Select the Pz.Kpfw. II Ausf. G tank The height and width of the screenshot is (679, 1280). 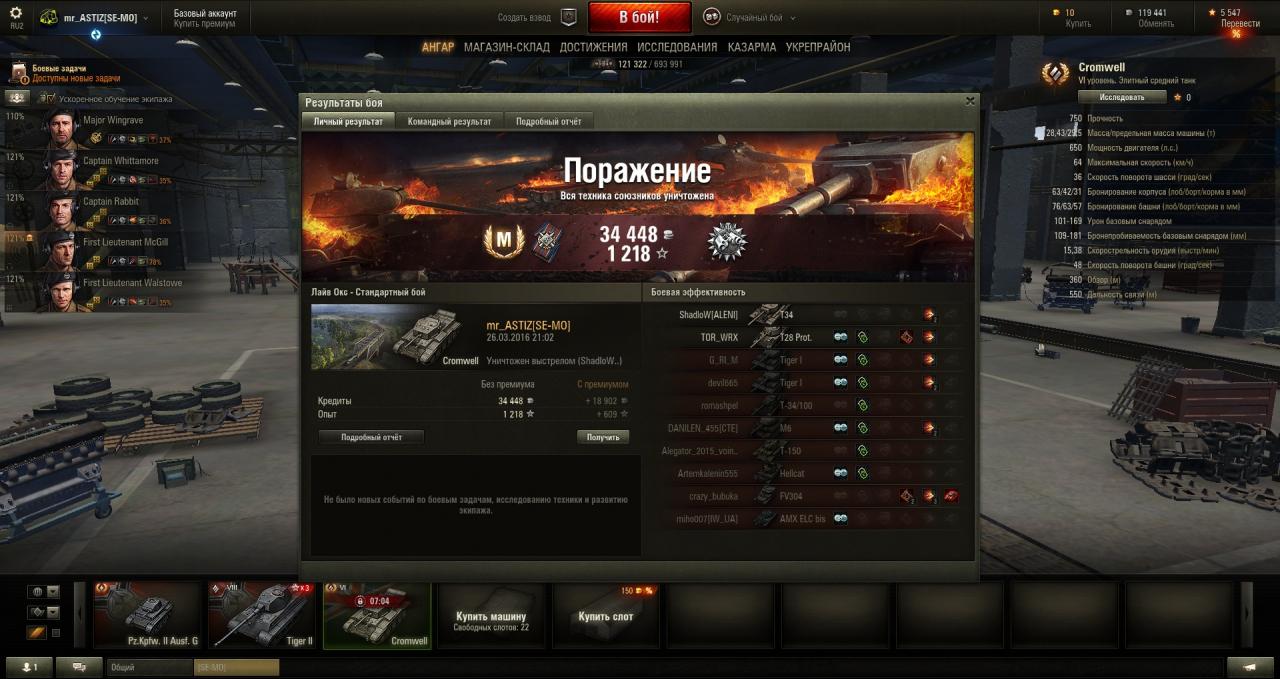point(148,615)
